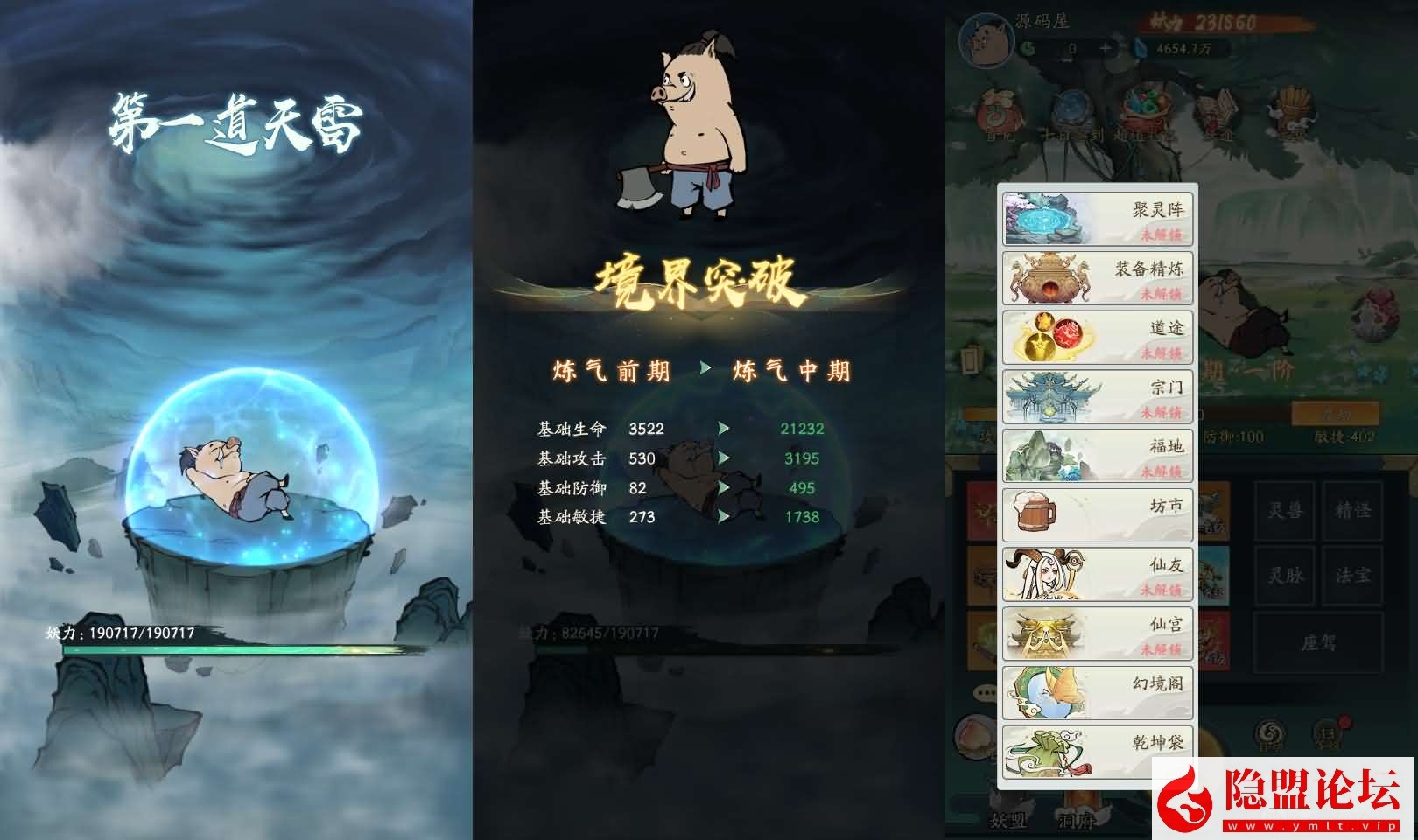Visit the 隐盟论坛 watermark link
1418x840 pixels.
(x=1283, y=798)
